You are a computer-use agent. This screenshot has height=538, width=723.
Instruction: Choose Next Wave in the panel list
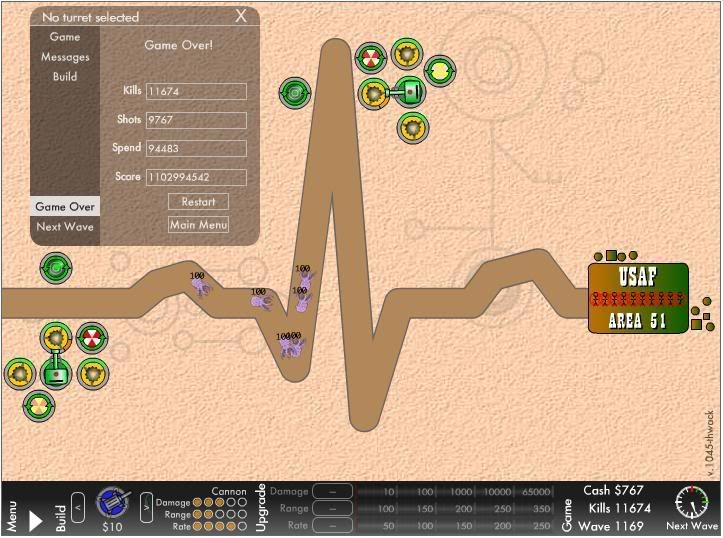click(x=65, y=226)
